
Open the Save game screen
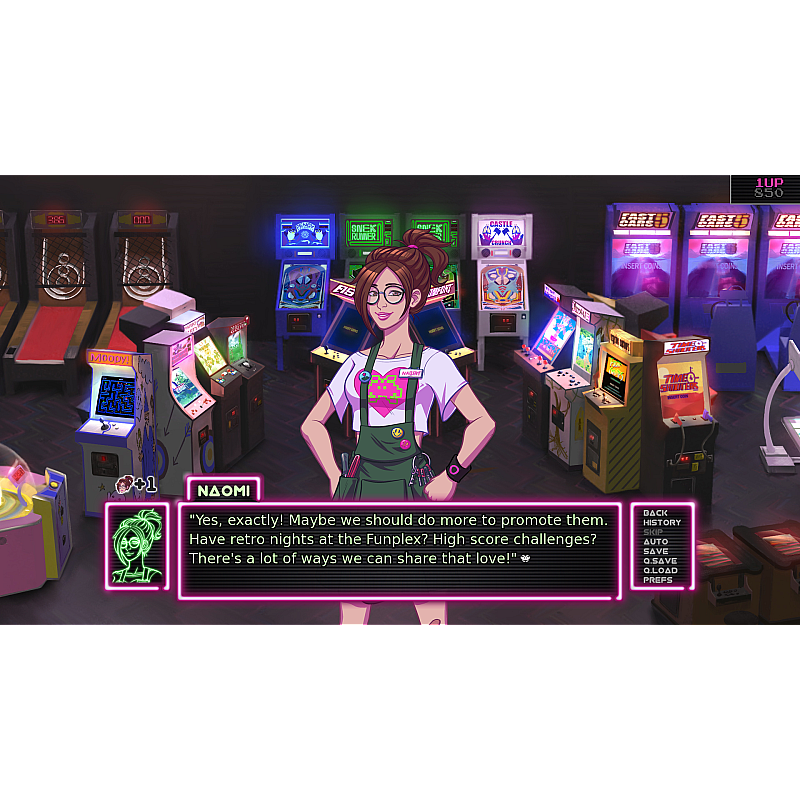tap(656, 551)
